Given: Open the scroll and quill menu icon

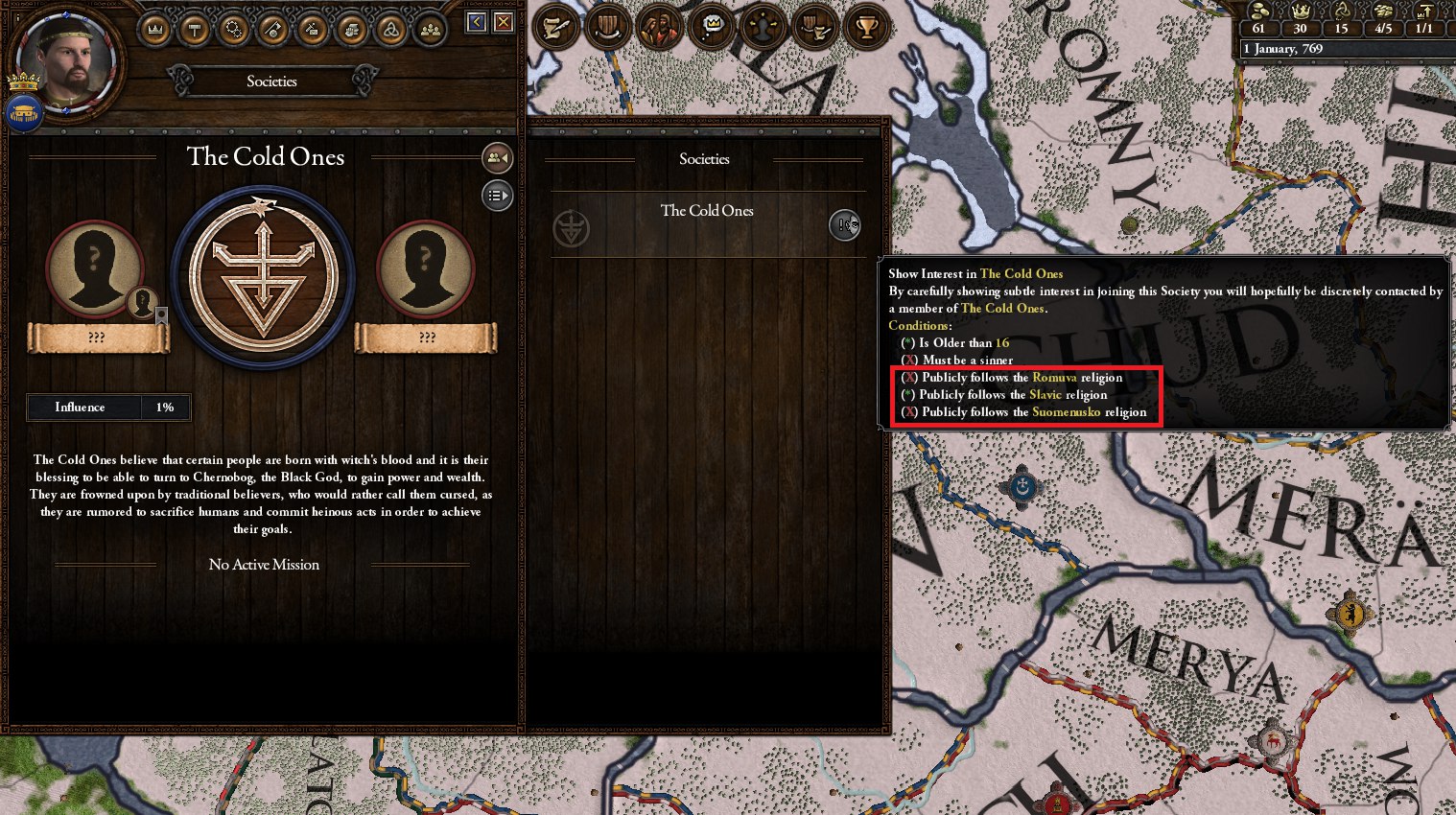Looking at the screenshot, I should 556,28.
